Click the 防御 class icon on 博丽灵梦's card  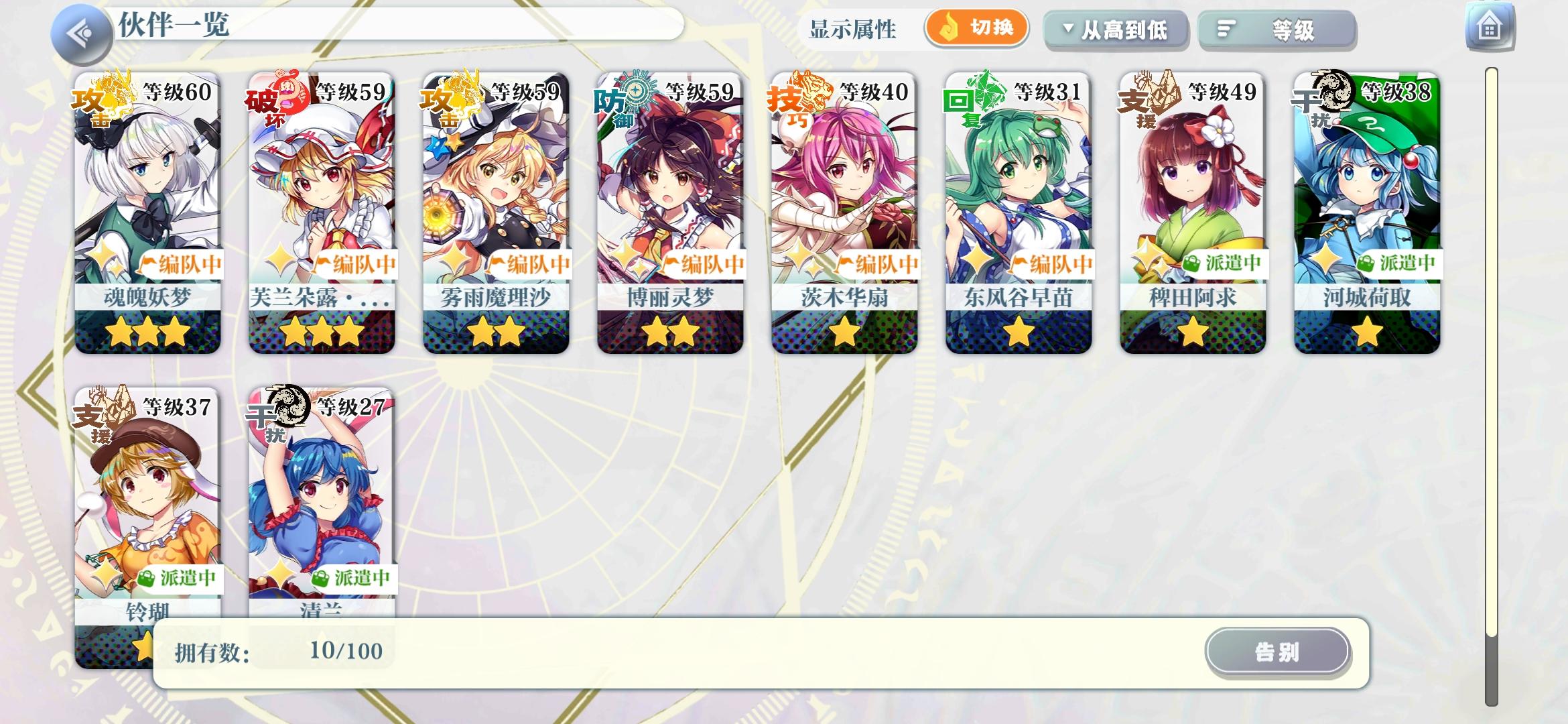click(615, 103)
